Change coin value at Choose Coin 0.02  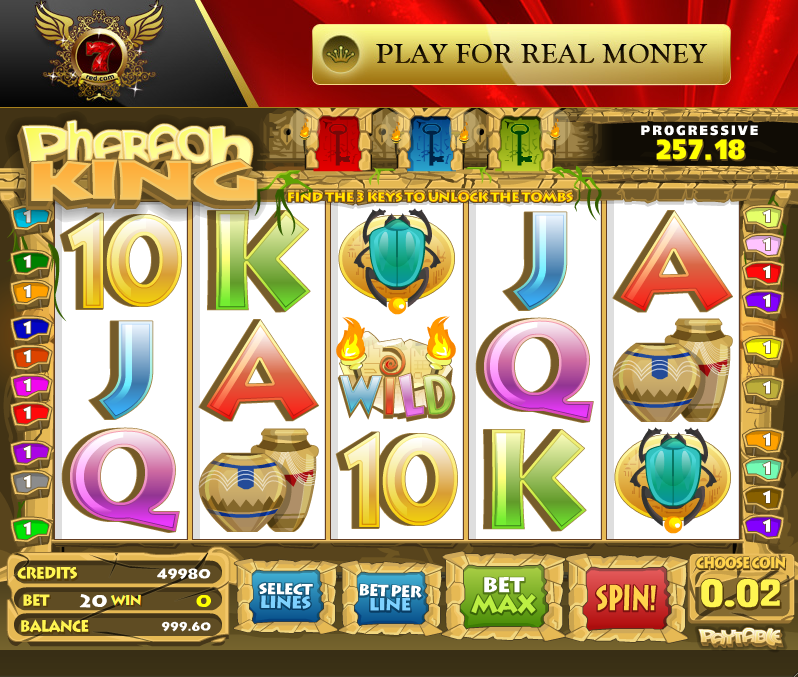[x=740, y=594]
